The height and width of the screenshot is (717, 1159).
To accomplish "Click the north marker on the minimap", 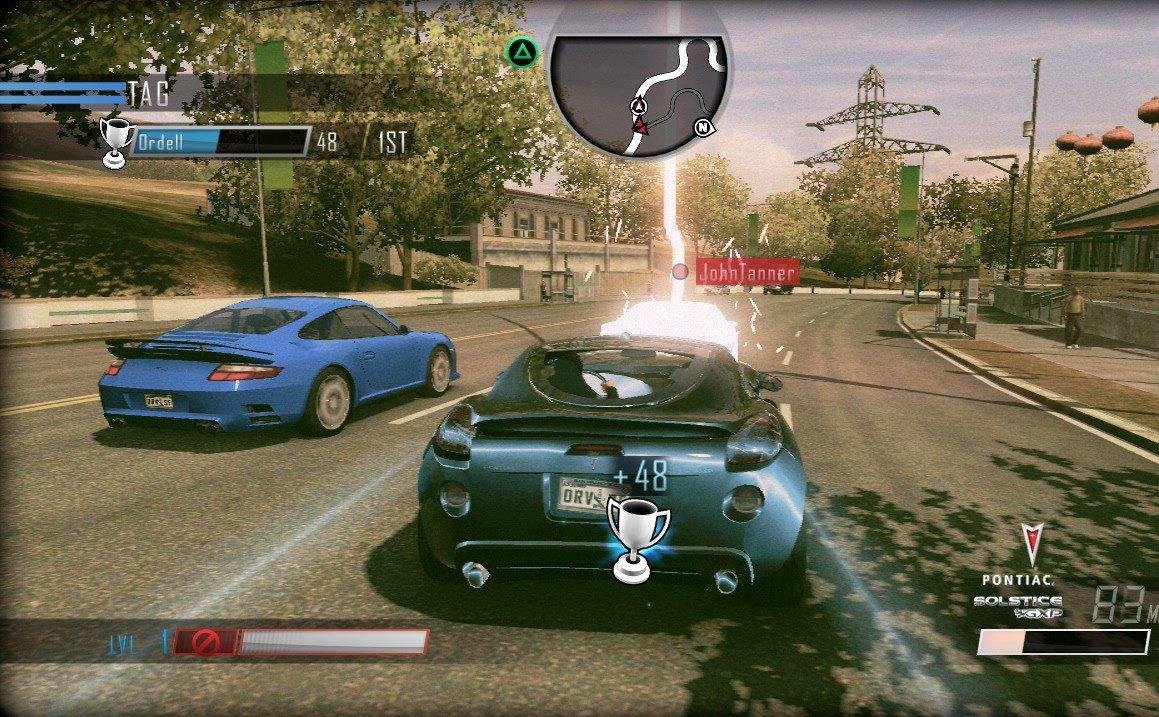I will [704, 128].
